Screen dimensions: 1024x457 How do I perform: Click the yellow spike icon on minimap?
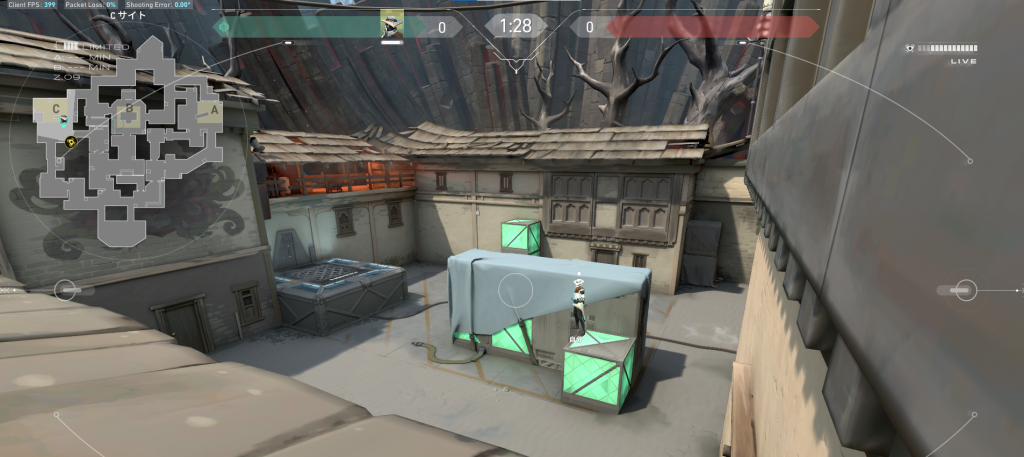pyautogui.click(x=71, y=143)
